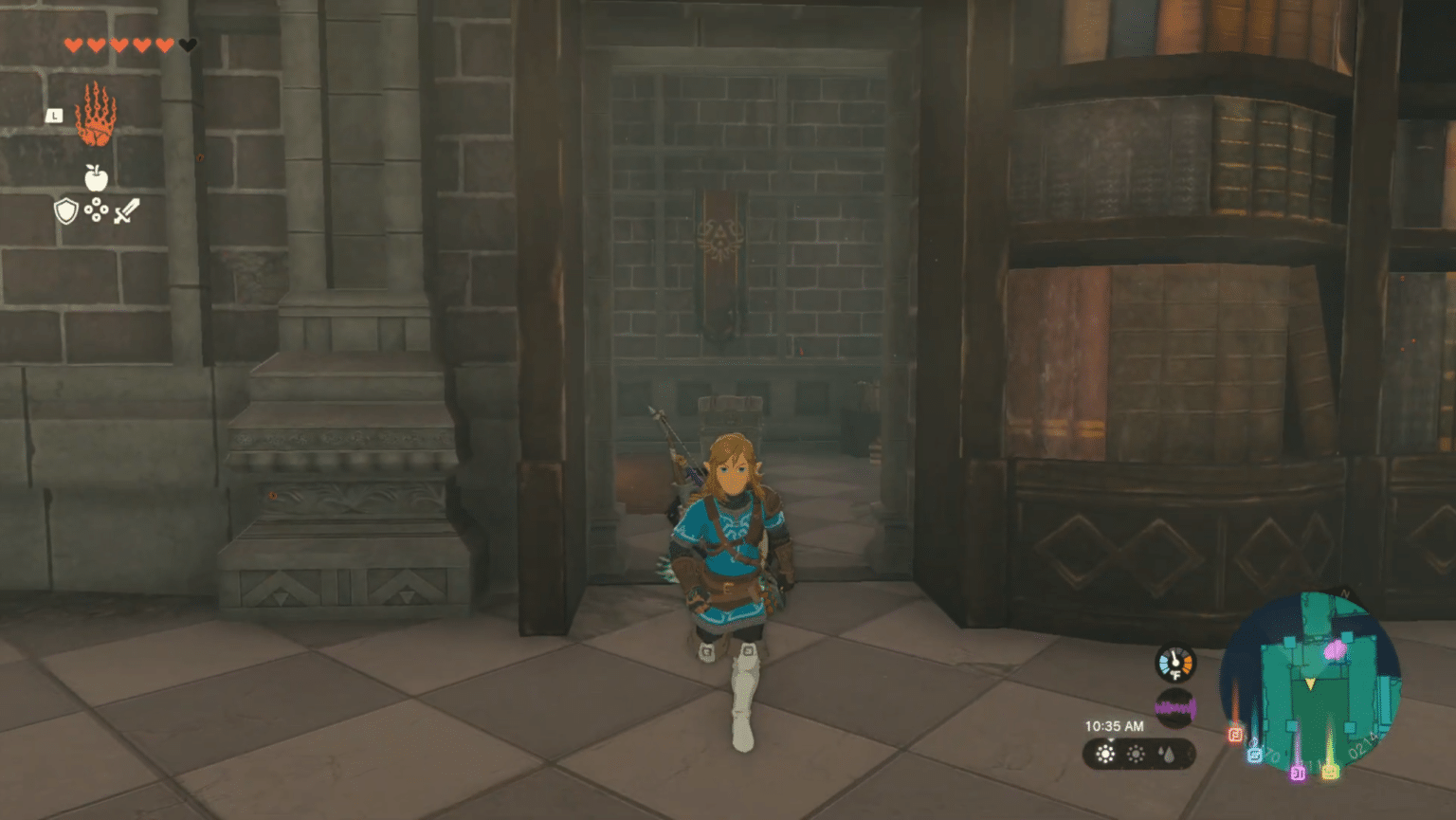This screenshot has width=1456, height=820.
Task: Click the pink quest marker on the minimap
Action: [1335, 649]
